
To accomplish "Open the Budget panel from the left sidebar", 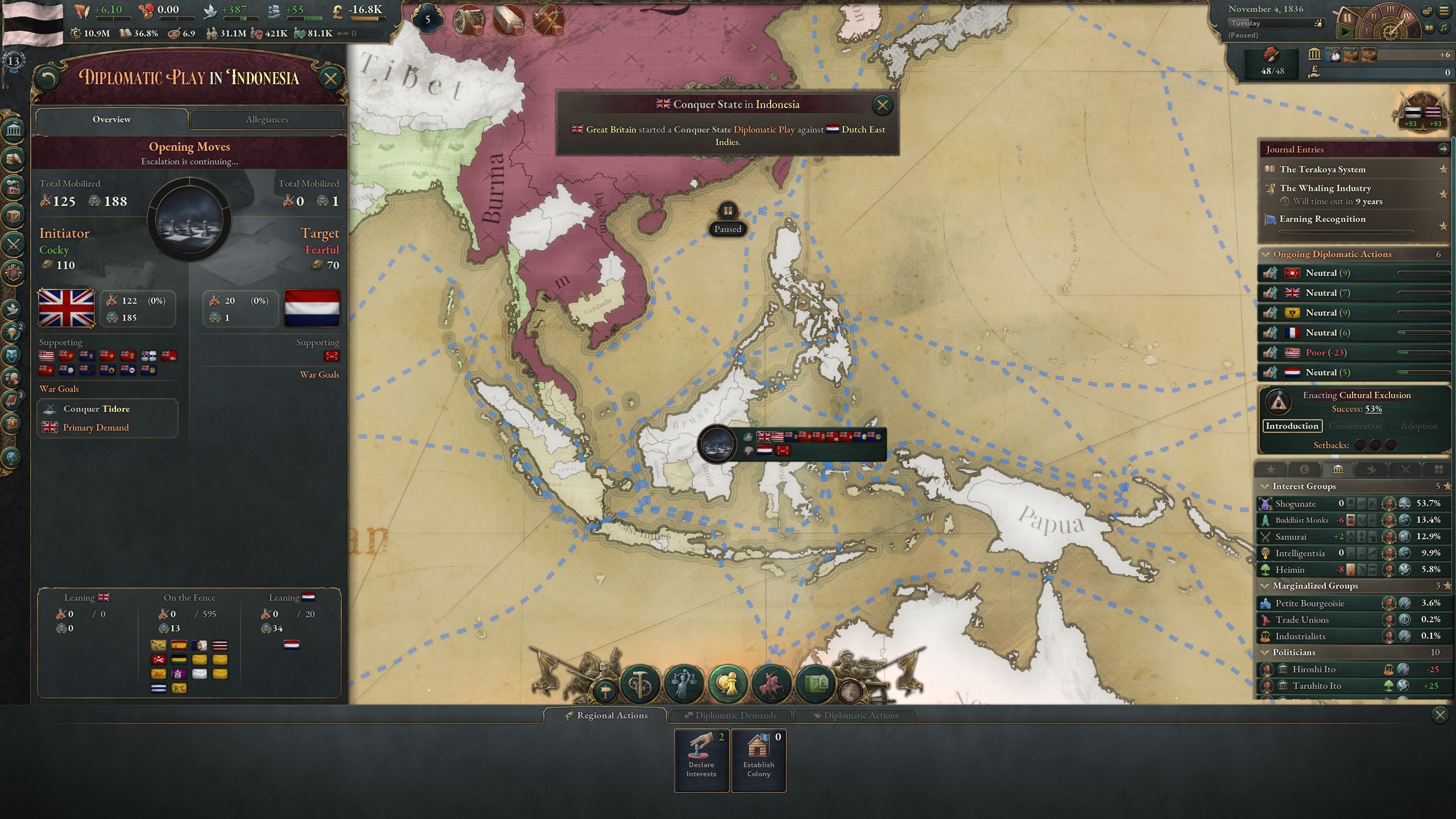I will 13,158.
